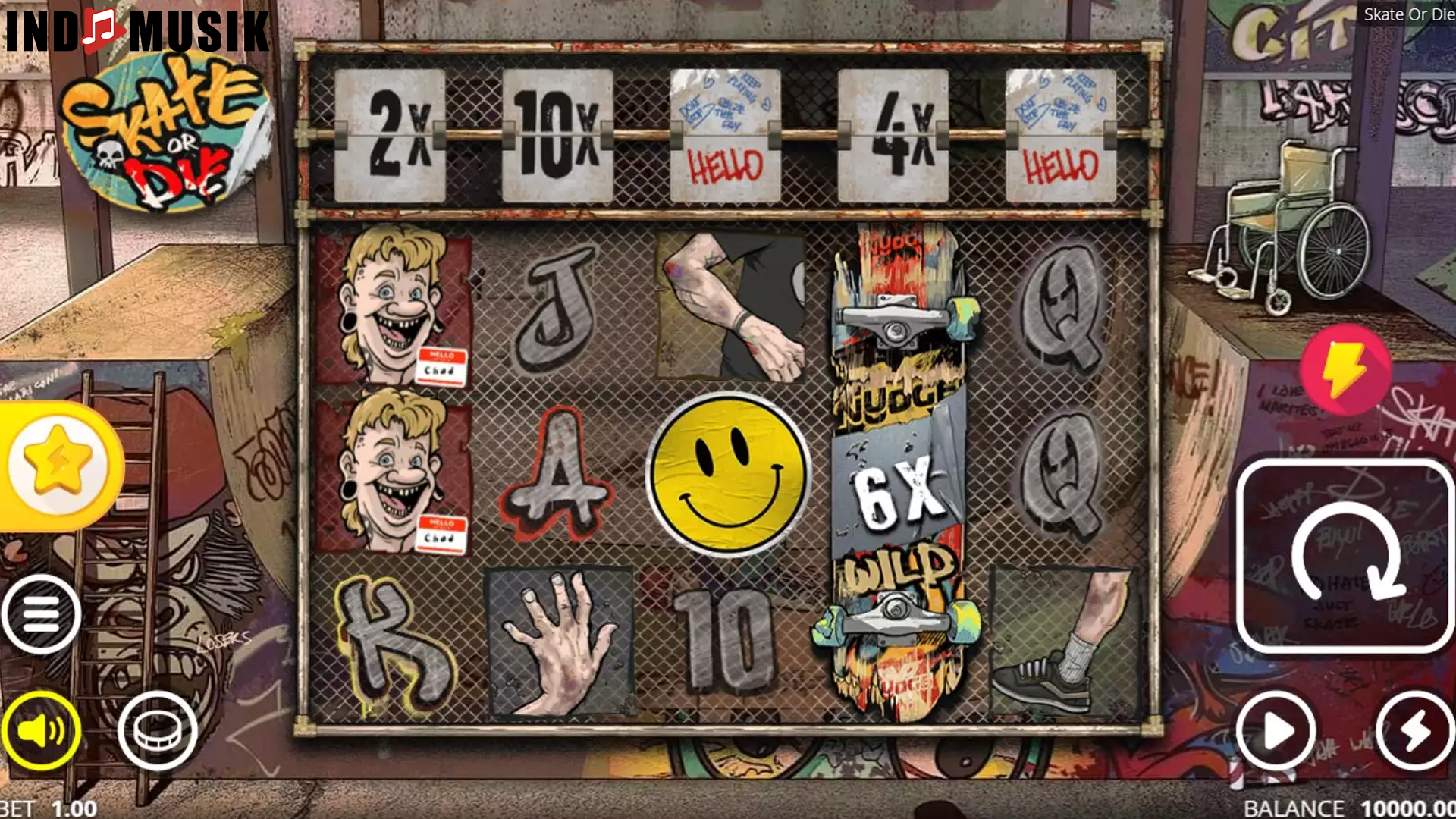Click the BALANCE 10000.00 display
This screenshot has height=819, width=1456.
pos(1357,808)
